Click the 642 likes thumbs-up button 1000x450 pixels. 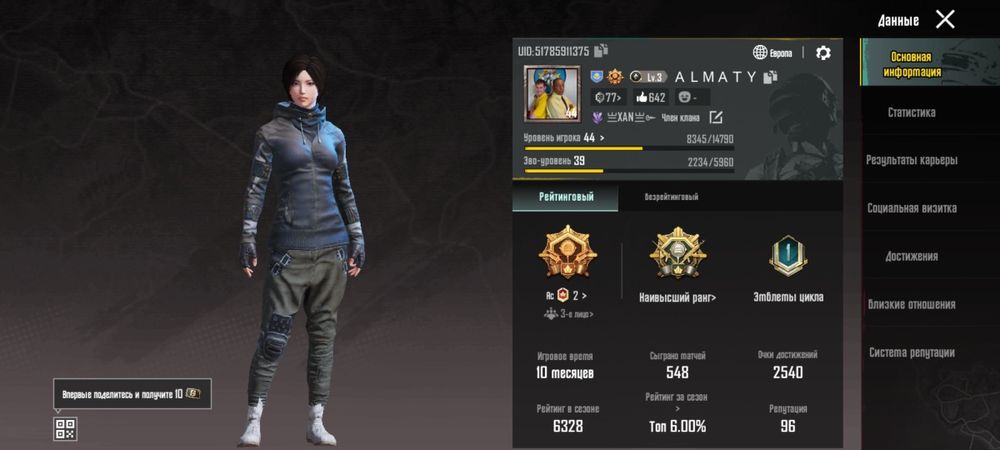tap(650, 98)
